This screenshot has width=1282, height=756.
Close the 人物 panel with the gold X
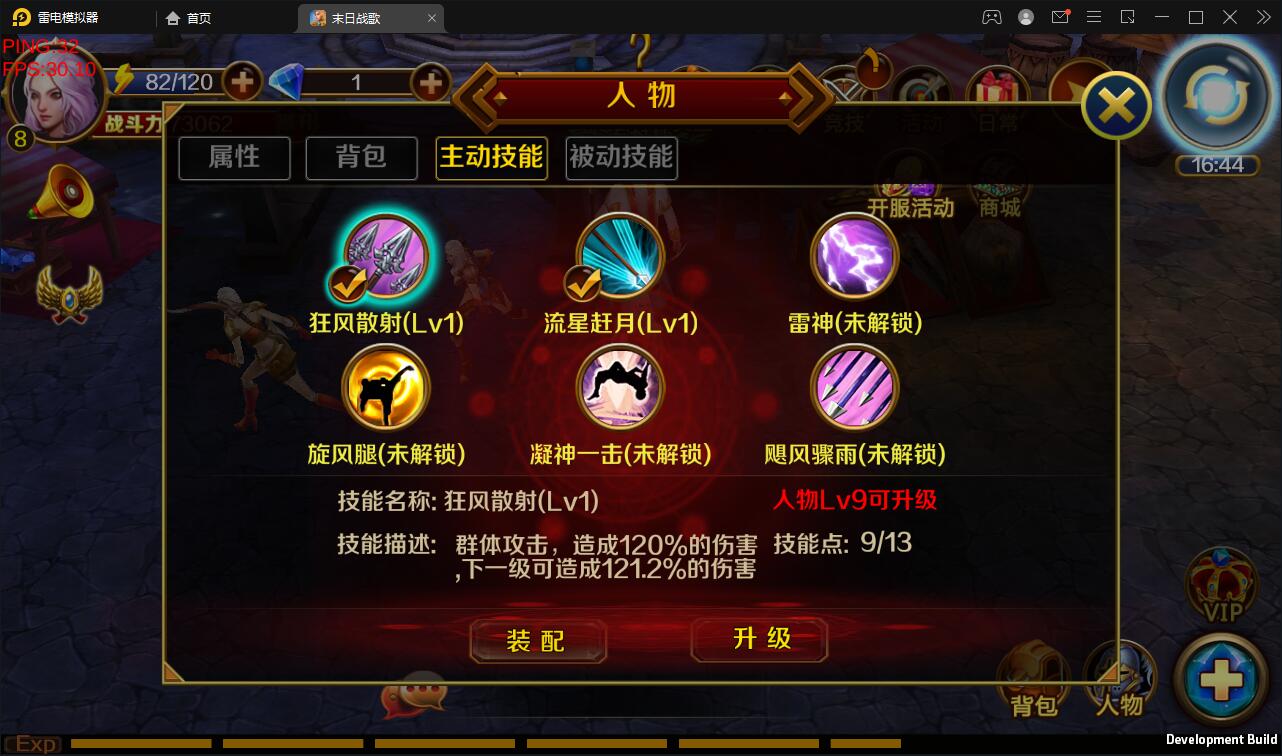(x=1115, y=104)
